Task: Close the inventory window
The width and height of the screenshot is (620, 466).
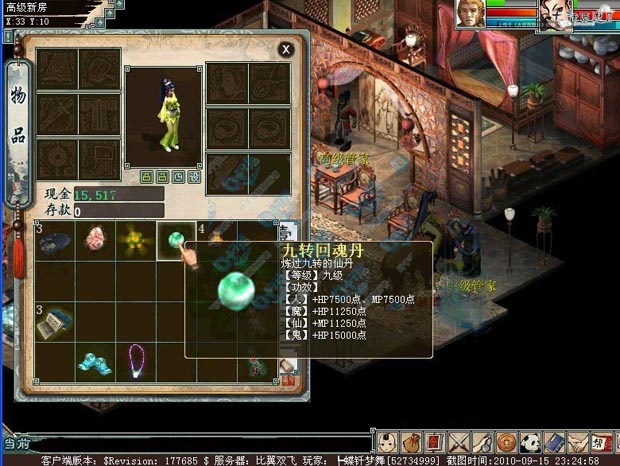Action: point(286,48)
